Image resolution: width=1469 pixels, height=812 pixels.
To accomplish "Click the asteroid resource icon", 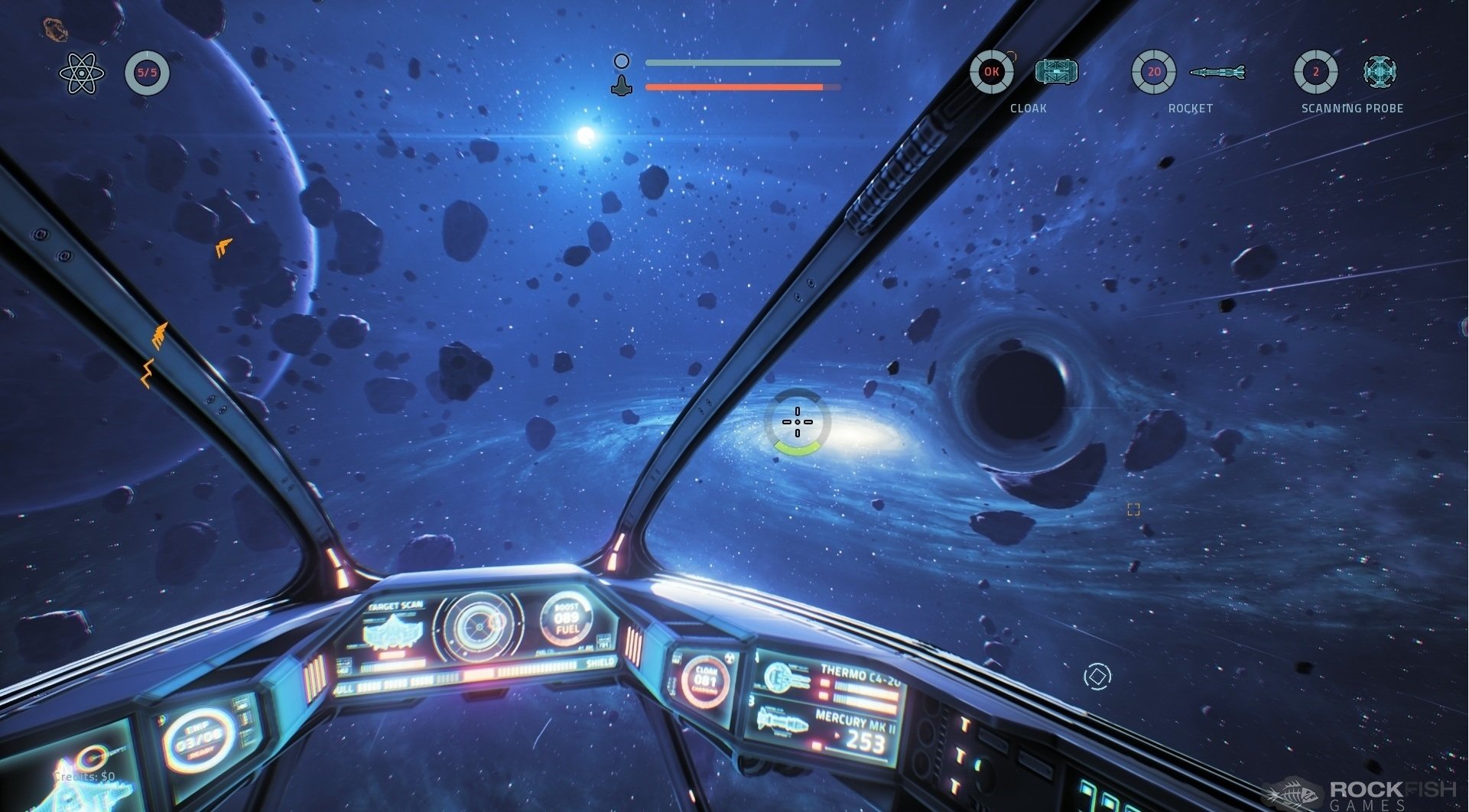I will tap(54, 29).
